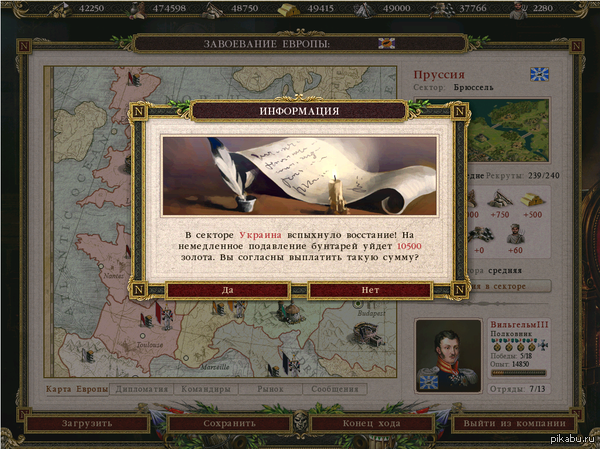Viewport: 600px width, 449px height.
Task: Confirm payment with the Да button
Action: click(228, 290)
